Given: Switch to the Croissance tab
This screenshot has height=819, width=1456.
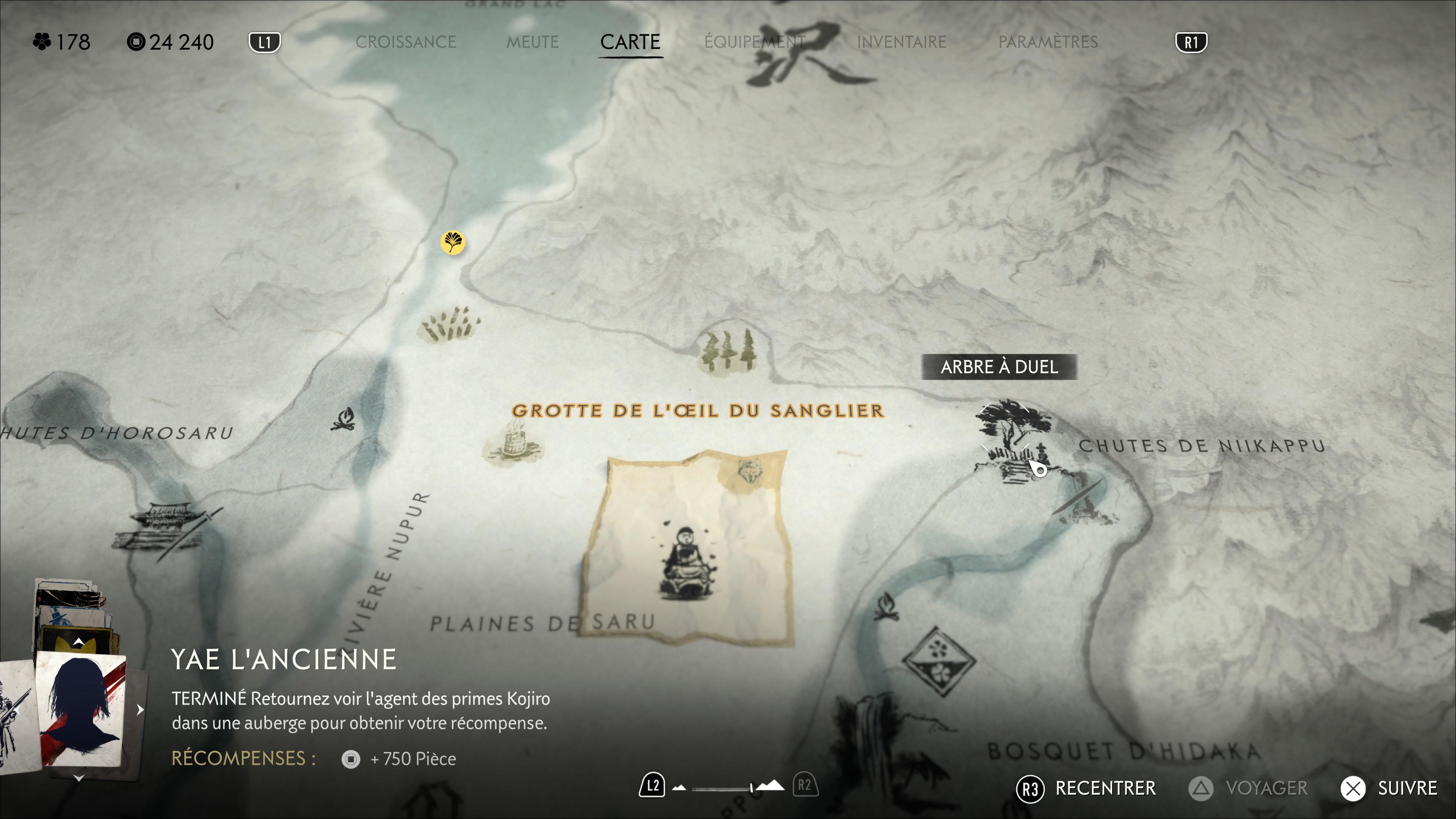Looking at the screenshot, I should coord(405,42).
